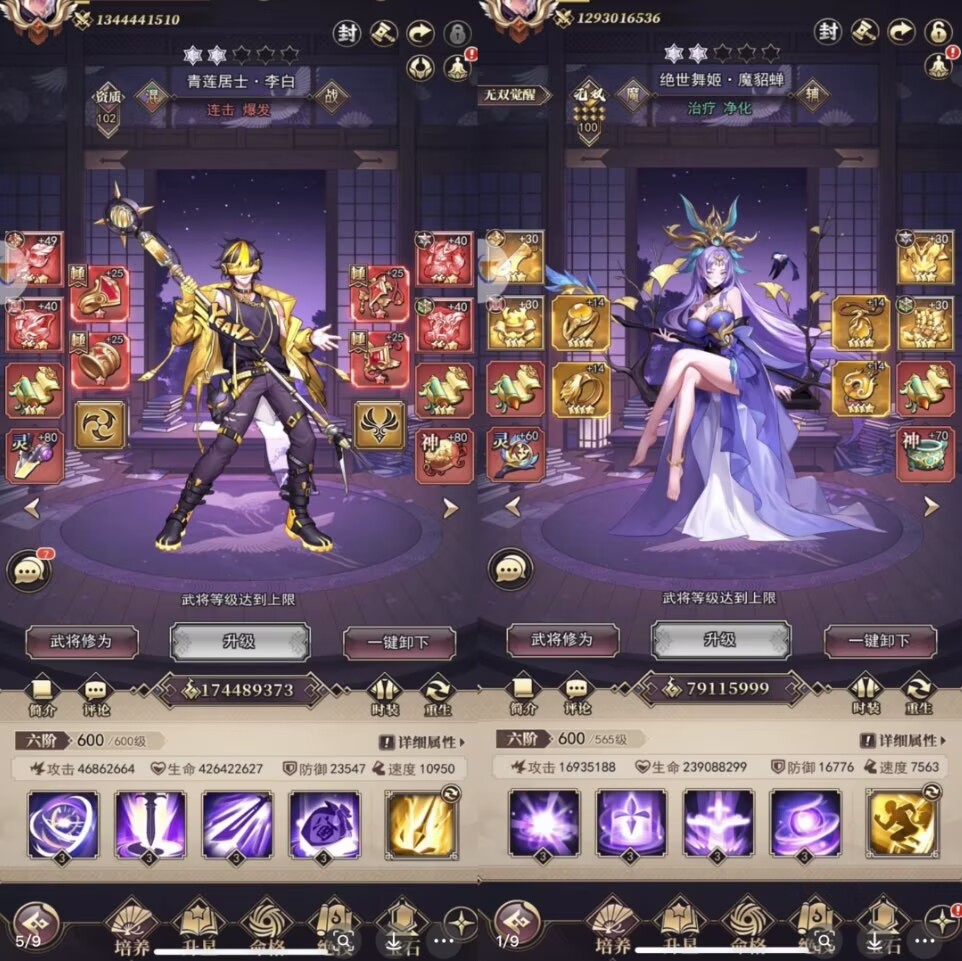Choose the 神 +80 artifact slot
Image resolution: width=962 pixels, height=961 pixels.
pyautogui.click(x=445, y=454)
